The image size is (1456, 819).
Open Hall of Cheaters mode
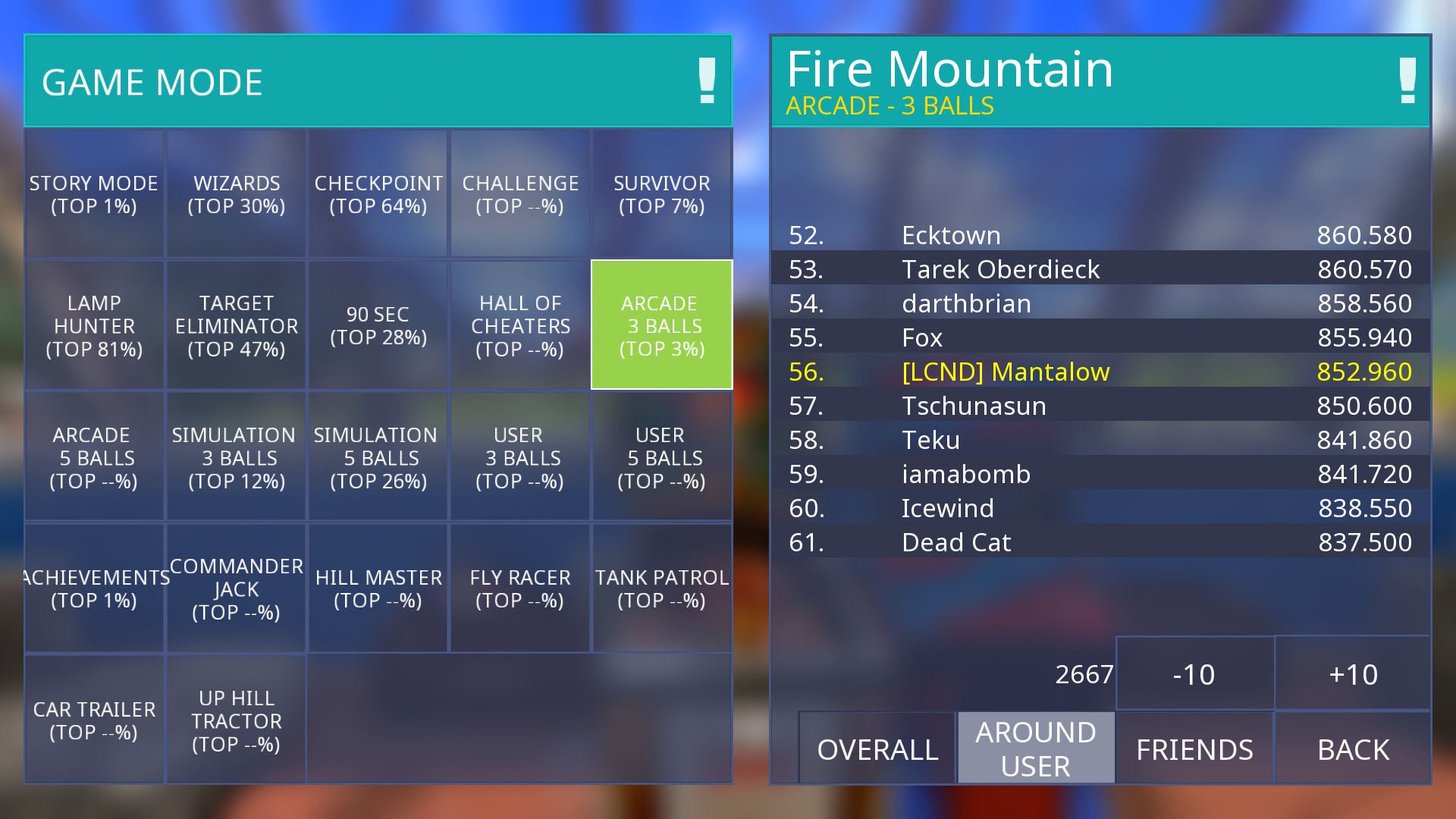(x=520, y=326)
